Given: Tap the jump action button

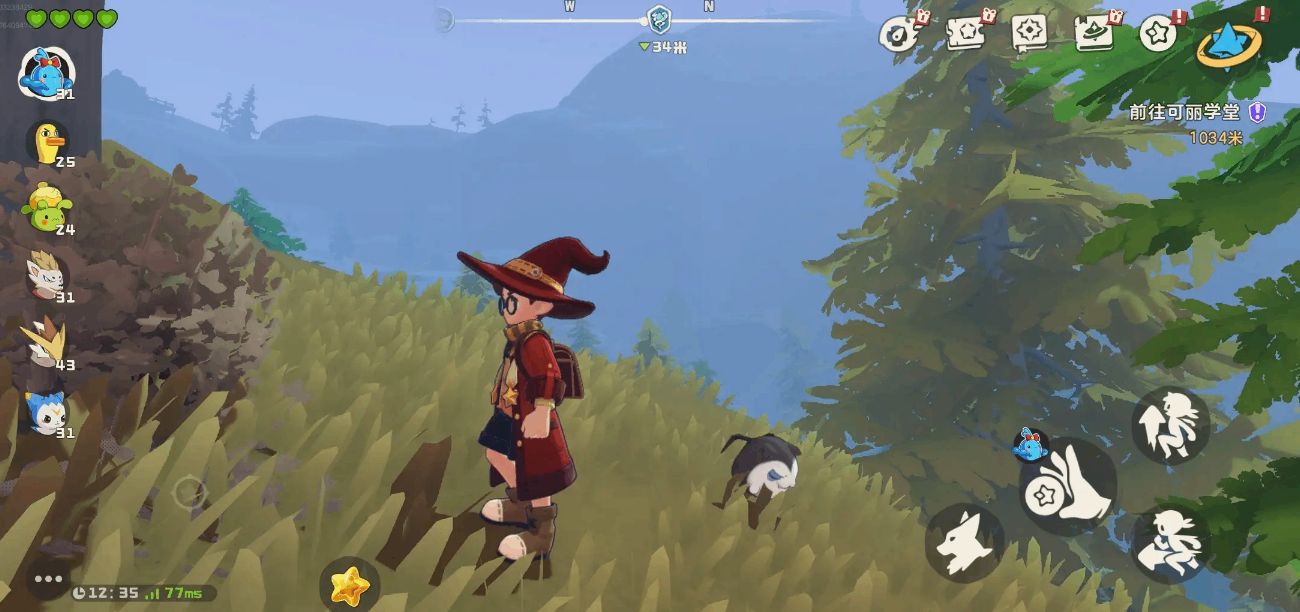Looking at the screenshot, I should [x=1170, y=425].
